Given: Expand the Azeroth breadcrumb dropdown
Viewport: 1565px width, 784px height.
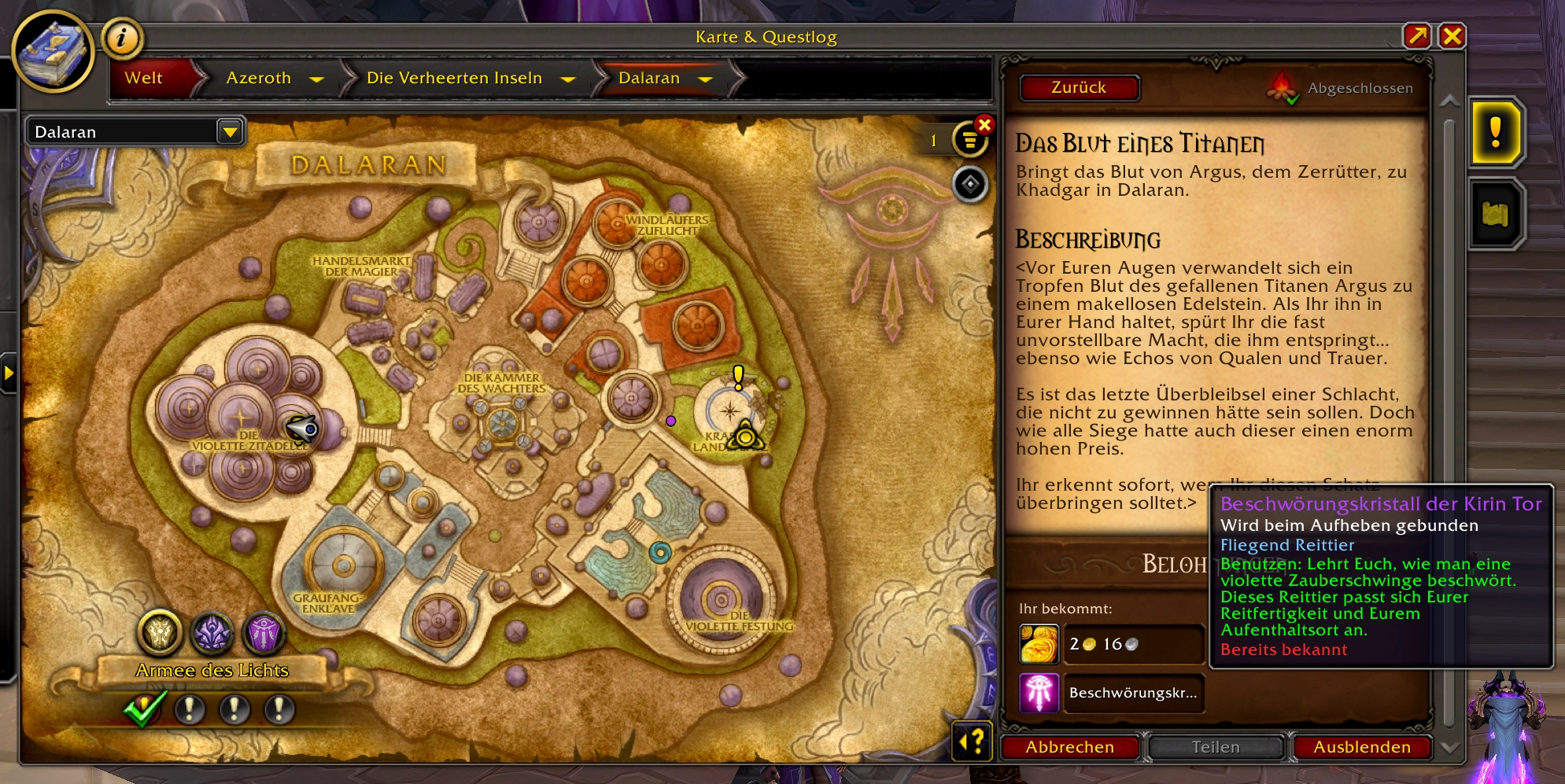Looking at the screenshot, I should tap(318, 79).
